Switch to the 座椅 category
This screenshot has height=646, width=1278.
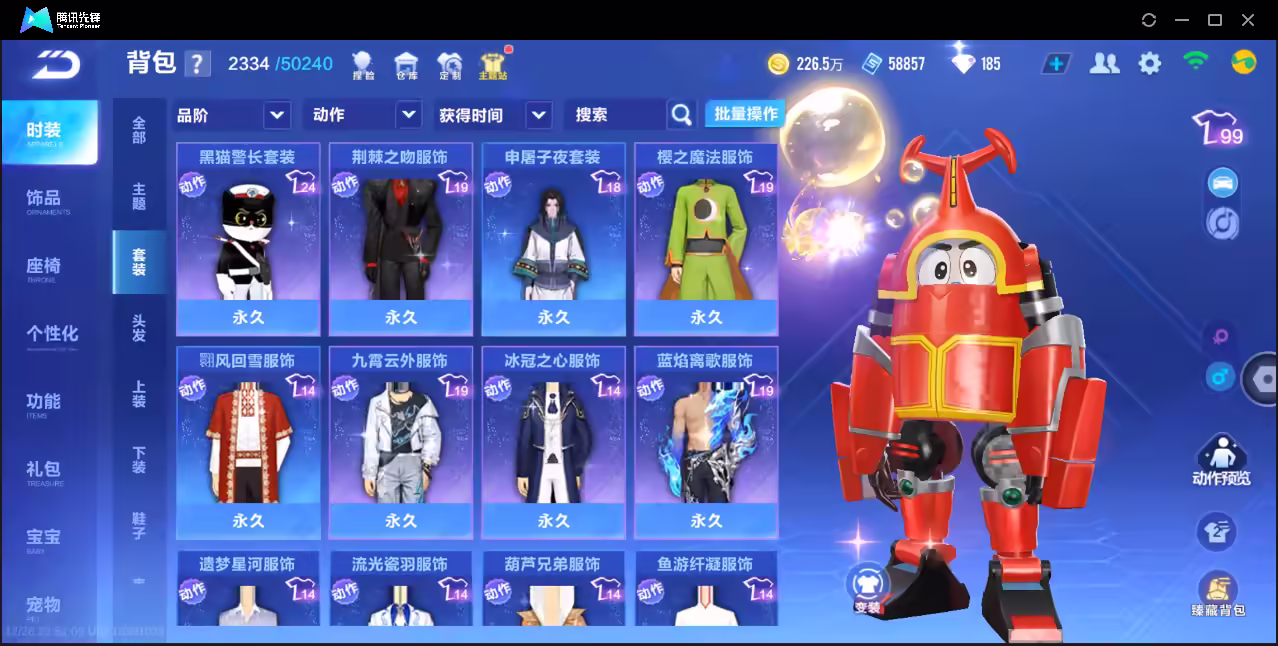[x=44, y=268]
